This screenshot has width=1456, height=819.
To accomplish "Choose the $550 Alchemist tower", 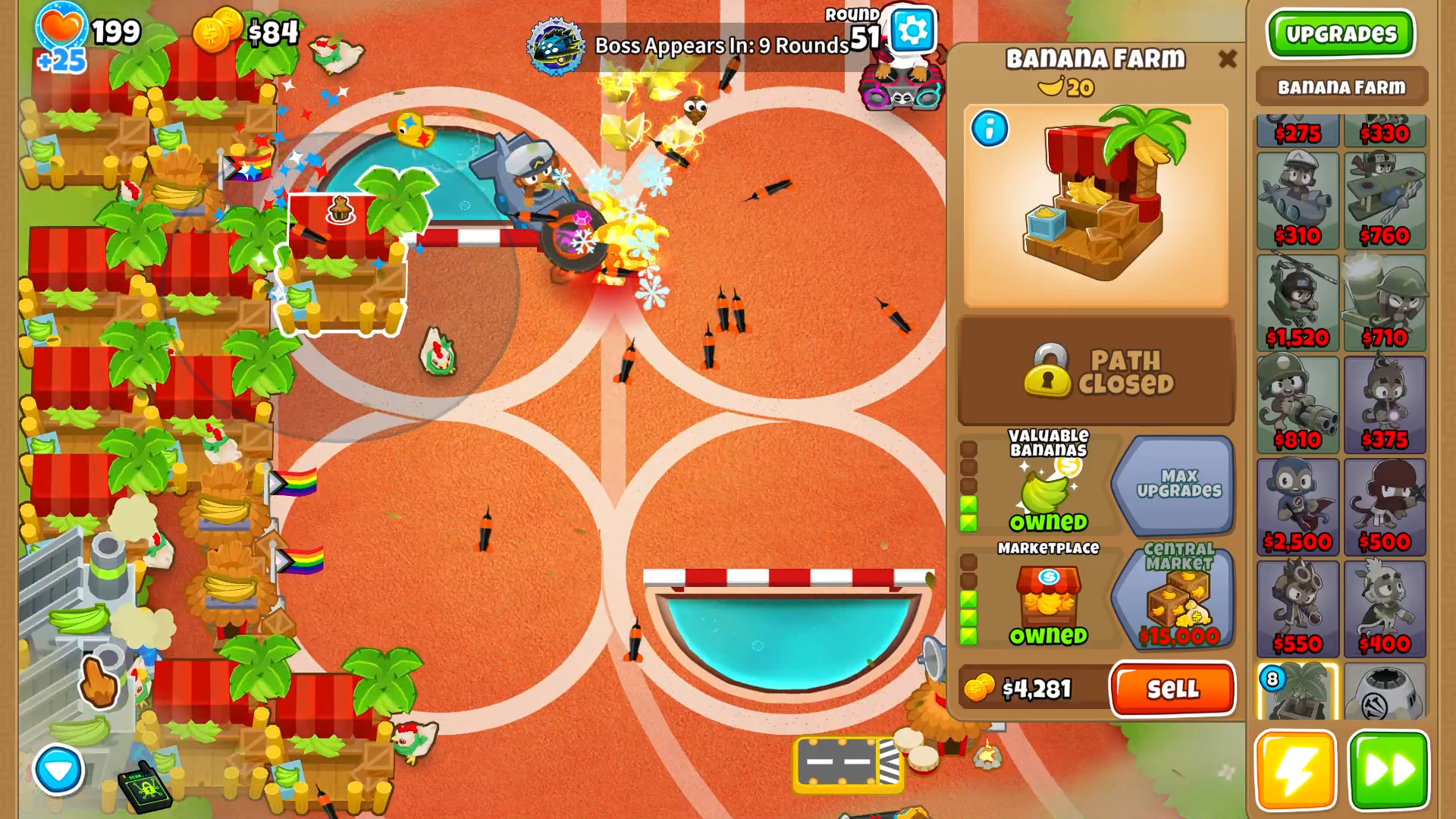I will [1298, 609].
